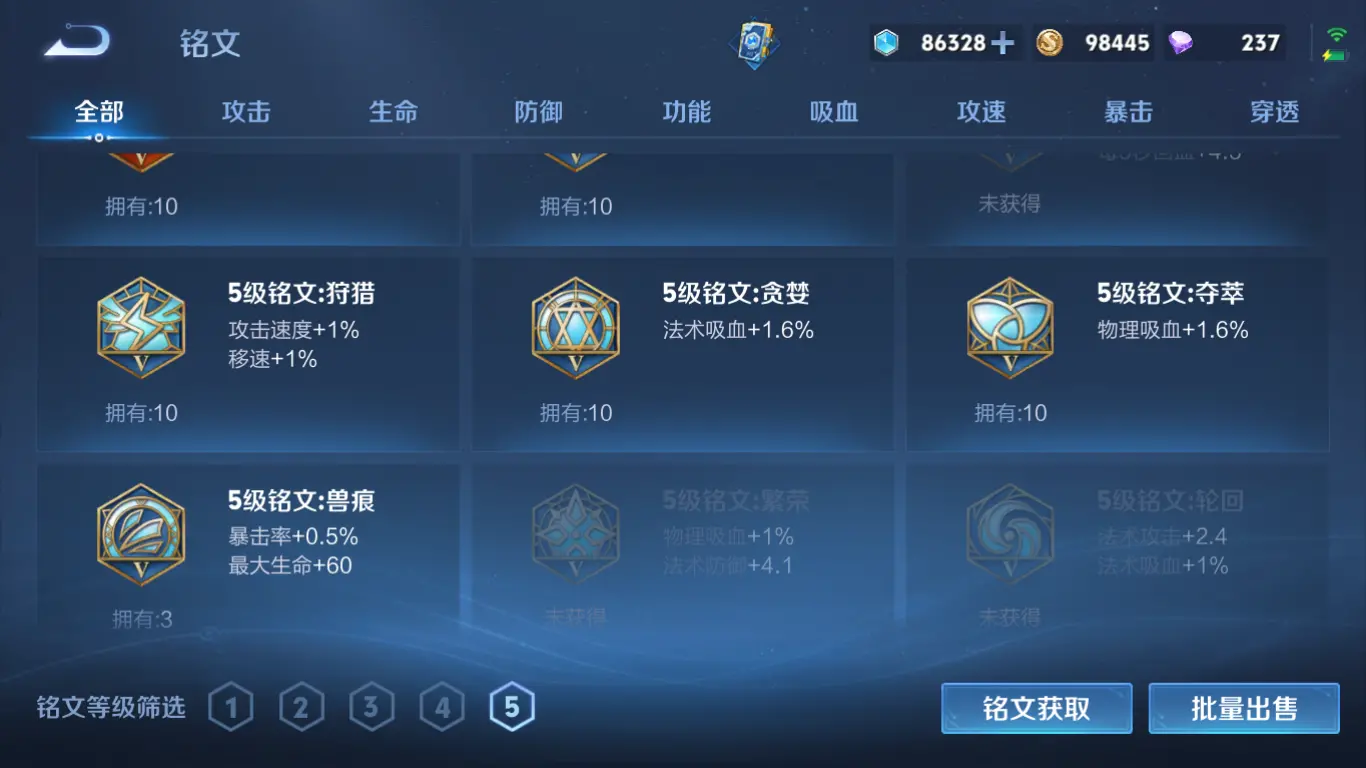Open the locked 繁荣 inscription icon
Viewport: 1366px width, 768px height.
coord(575,533)
